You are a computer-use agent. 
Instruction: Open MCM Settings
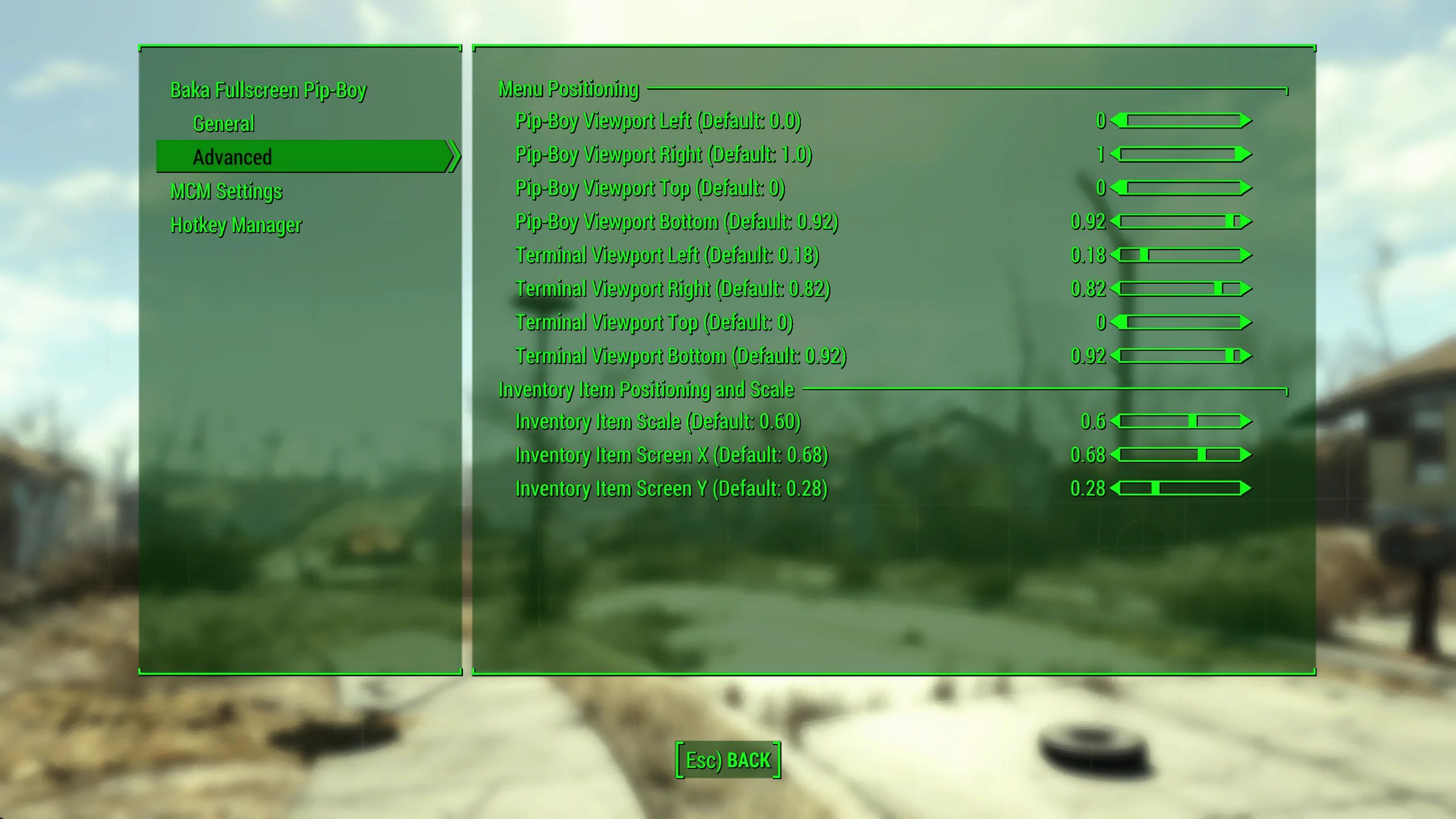226,192
